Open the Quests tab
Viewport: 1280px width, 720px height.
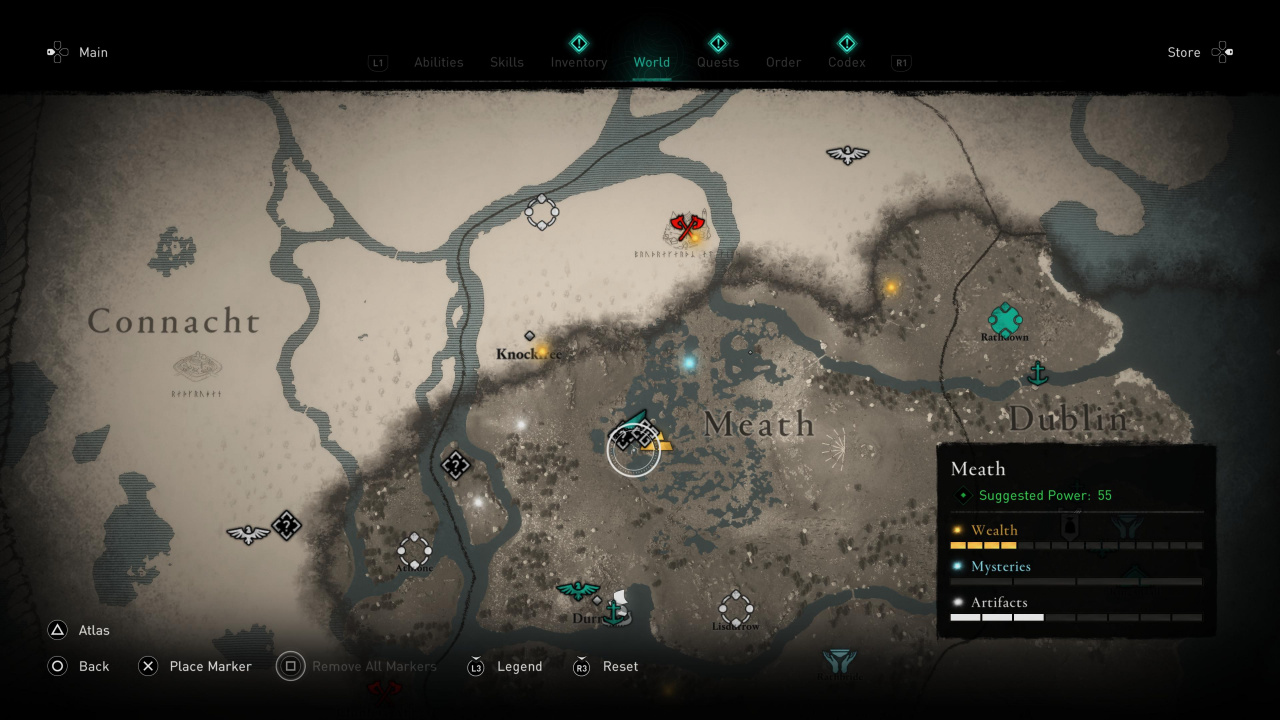718,62
